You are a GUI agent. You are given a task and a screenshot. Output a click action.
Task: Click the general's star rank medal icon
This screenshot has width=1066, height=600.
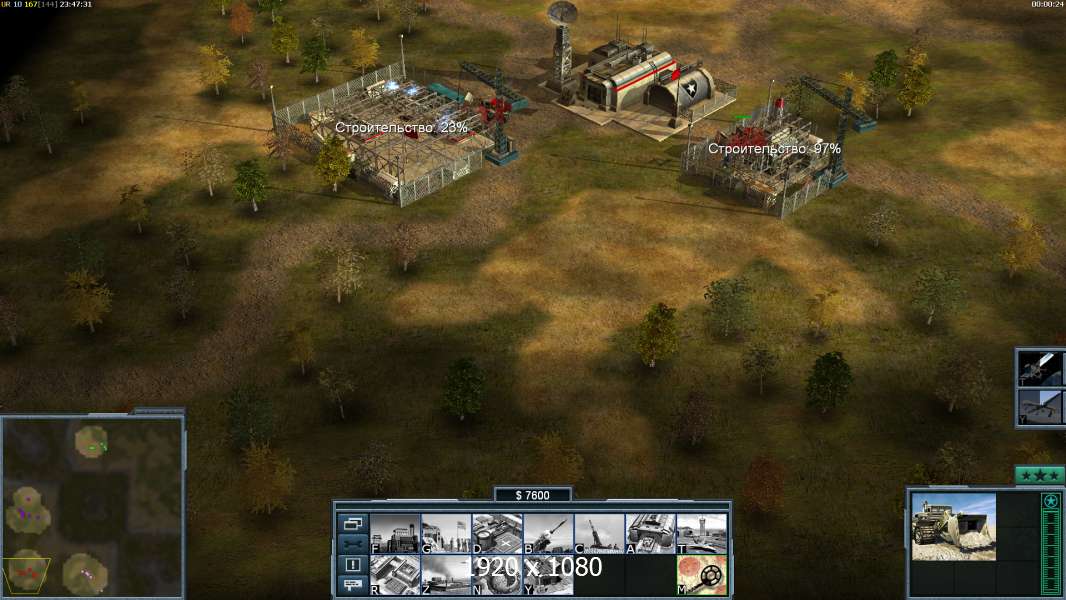pos(1050,501)
